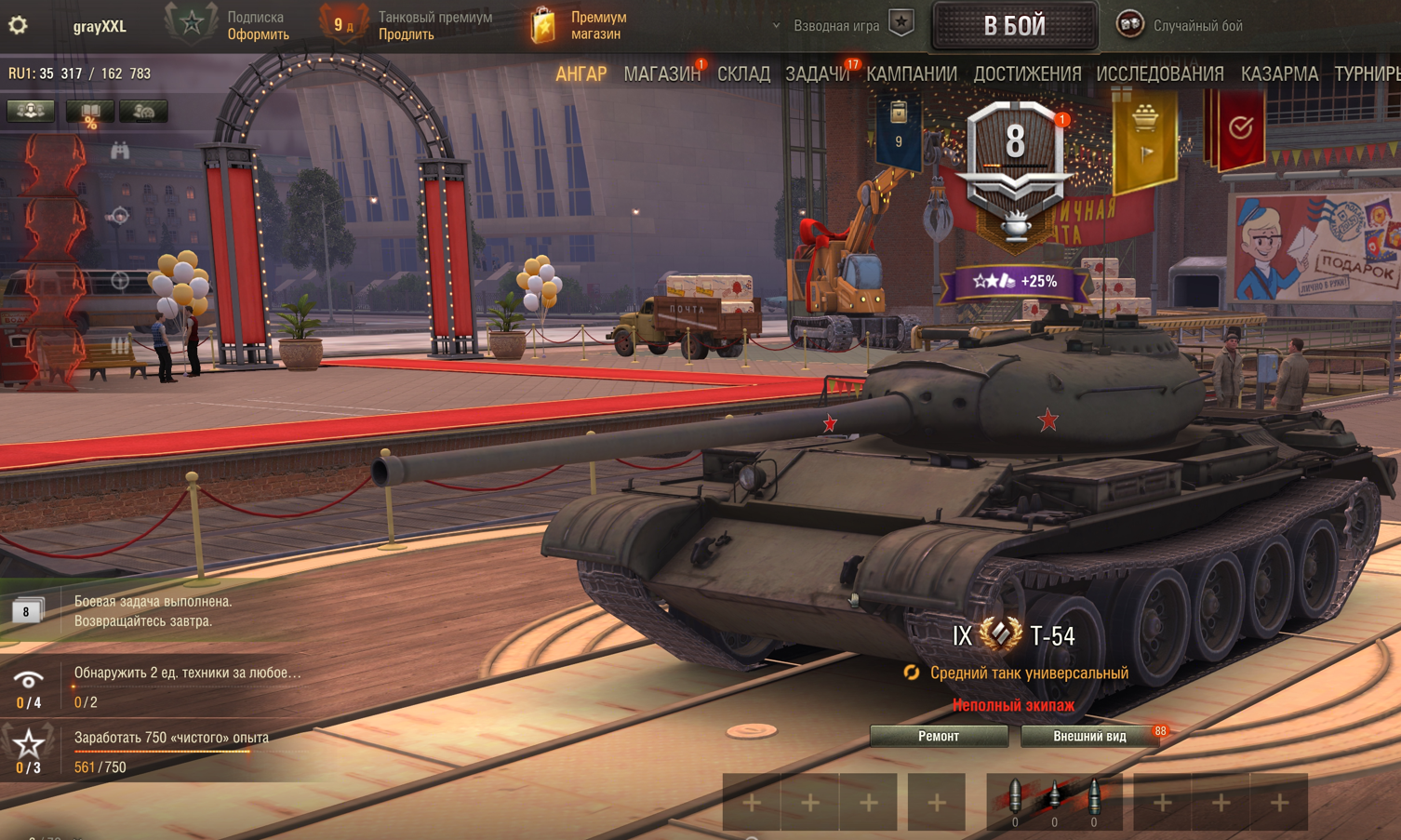This screenshot has width=1401, height=840.
Task: Expand the Взводная игра platoon dropdown
Action: (x=826, y=25)
